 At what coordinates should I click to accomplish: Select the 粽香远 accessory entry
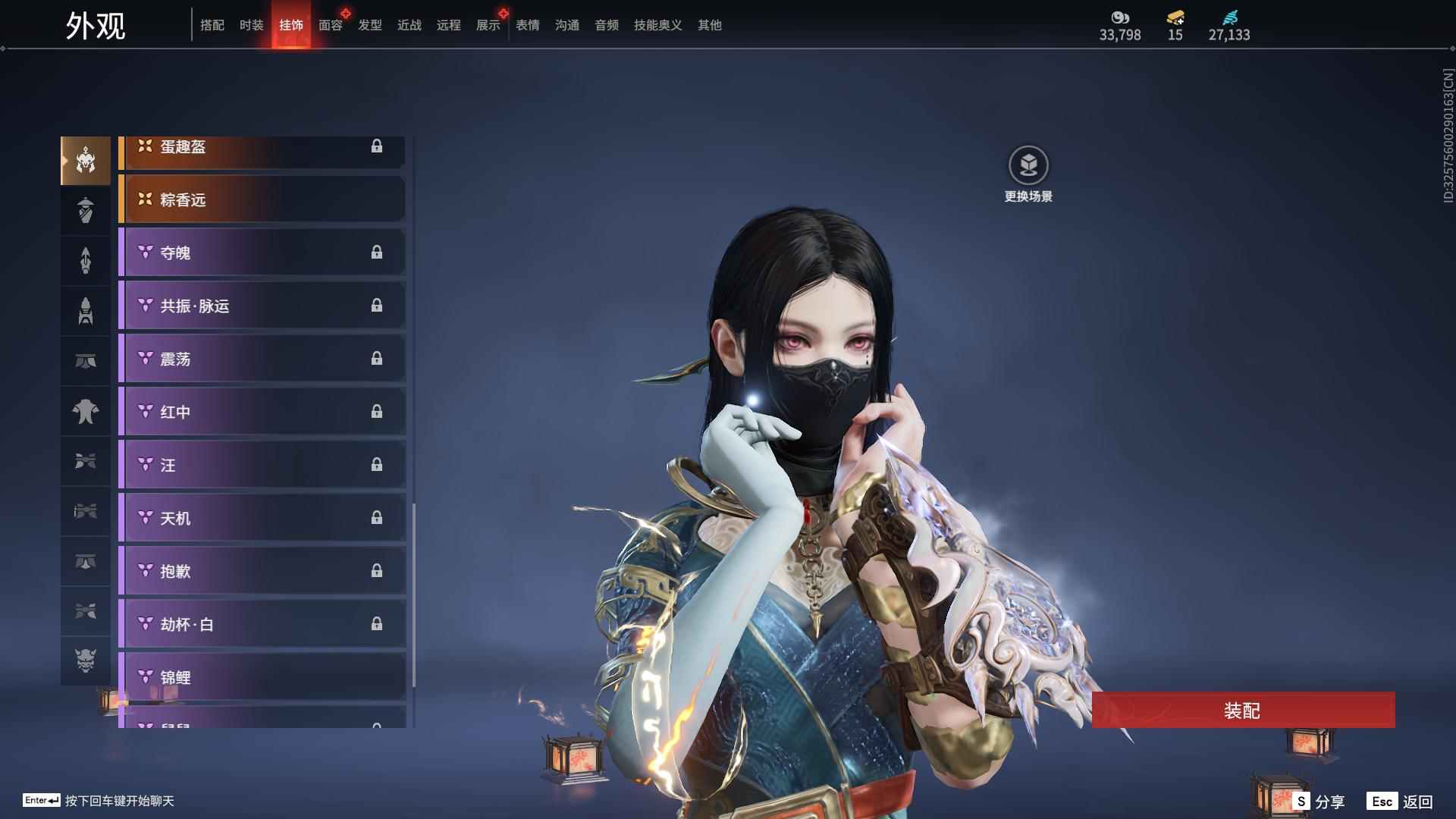point(262,199)
